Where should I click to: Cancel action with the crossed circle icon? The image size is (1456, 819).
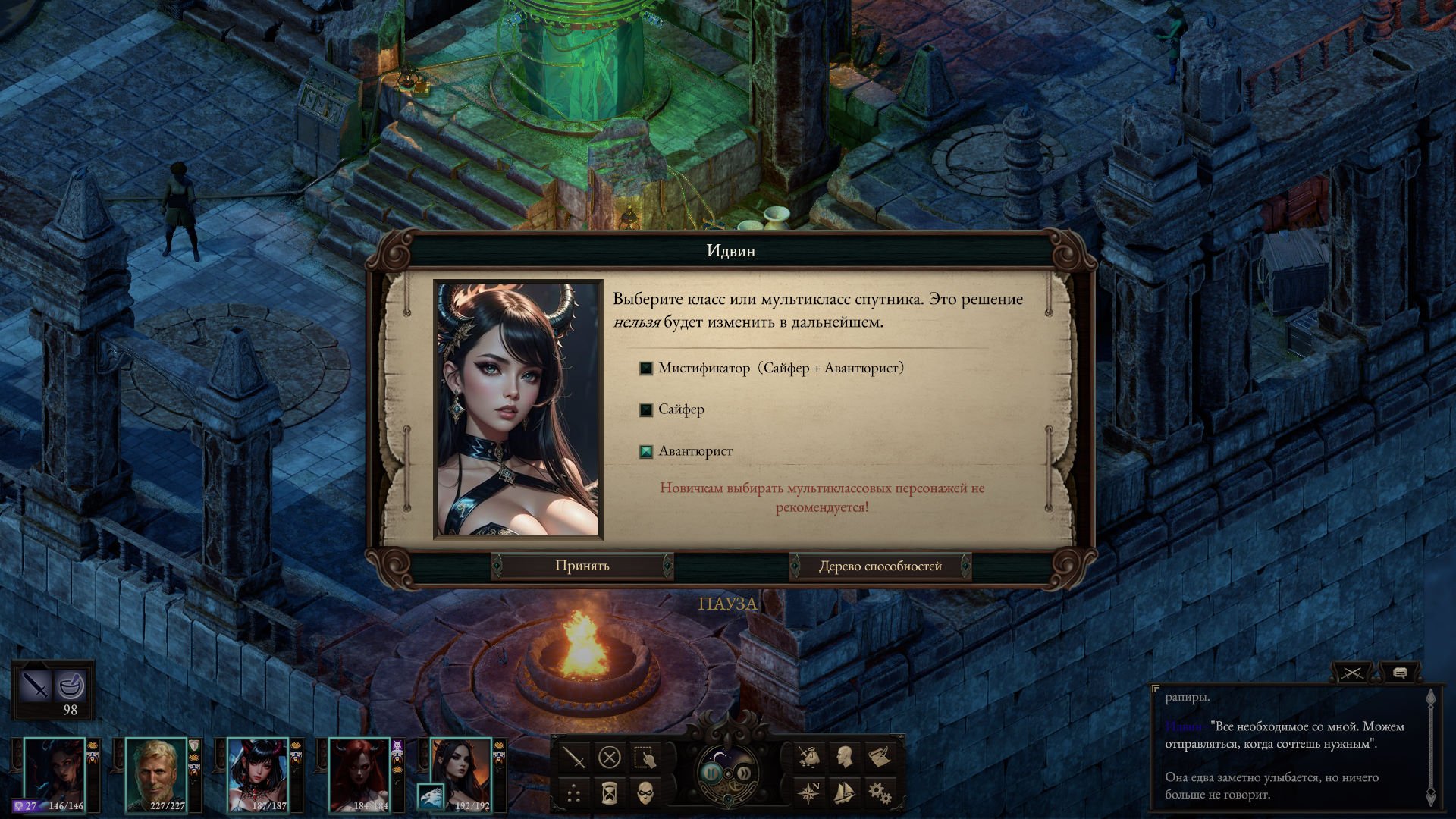[x=610, y=757]
